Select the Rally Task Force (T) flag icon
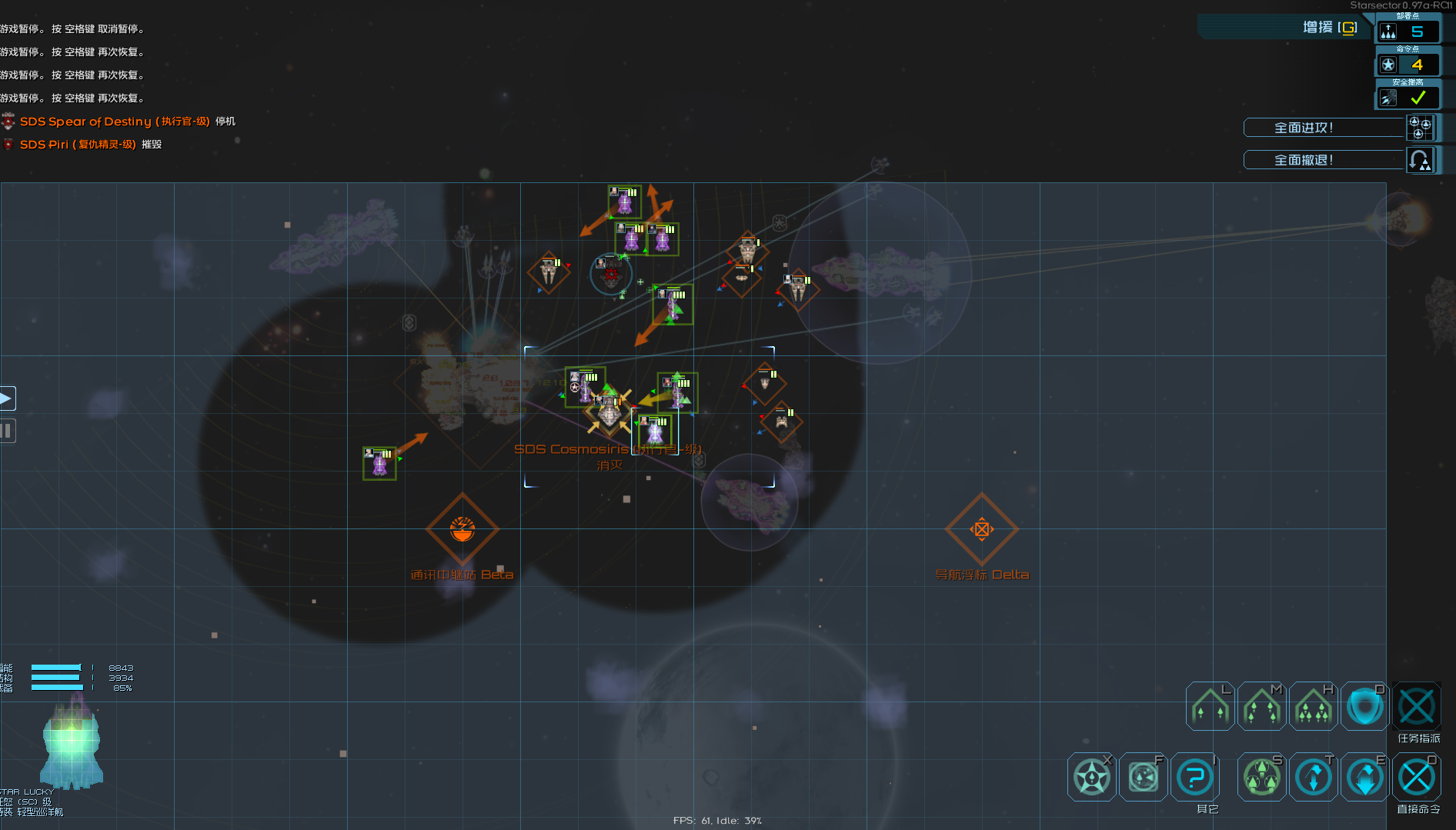Image resolution: width=1456 pixels, height=830 pixels. (x=1313, y=776)
